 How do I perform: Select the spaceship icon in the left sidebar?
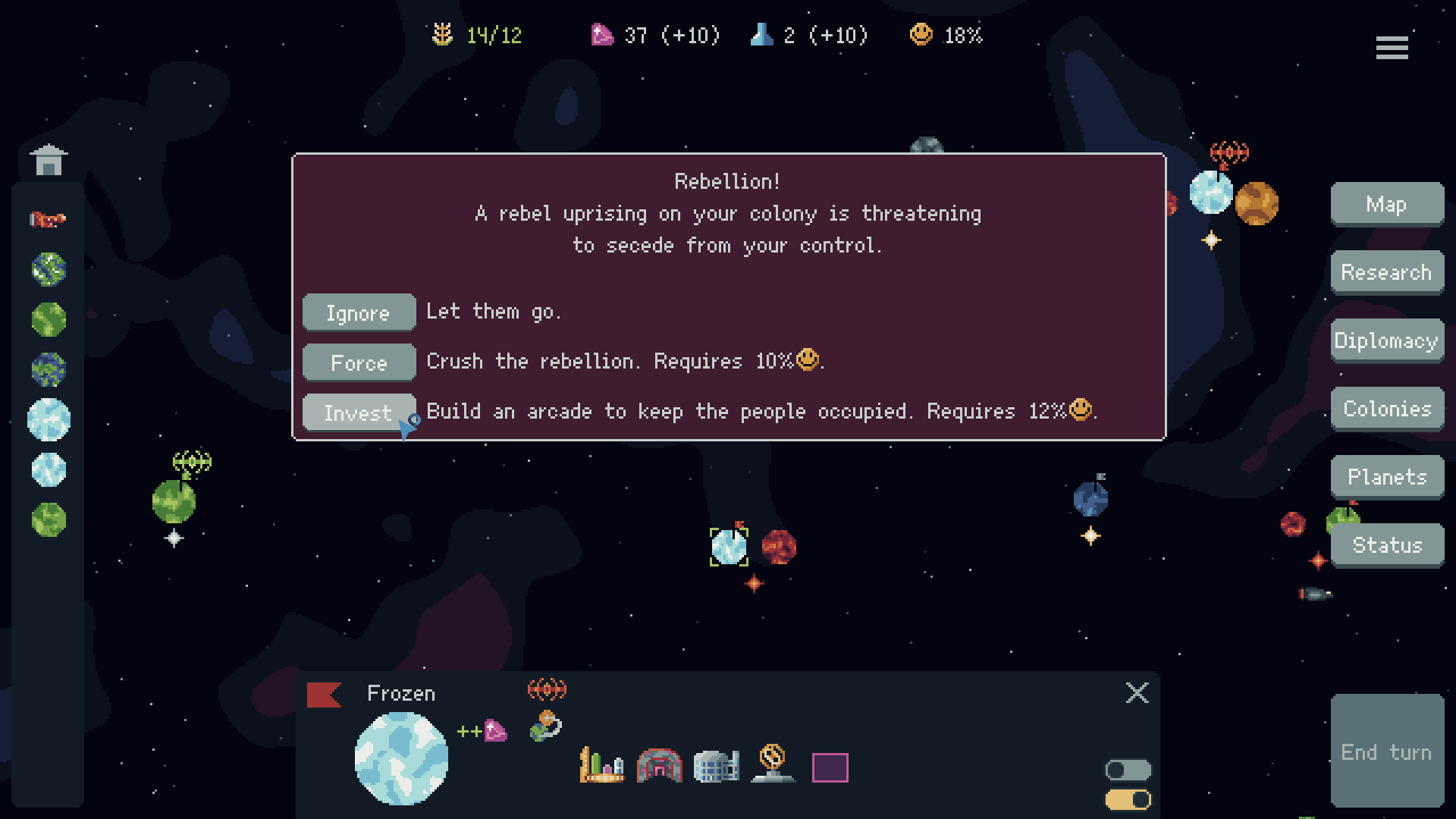point(48,220)
